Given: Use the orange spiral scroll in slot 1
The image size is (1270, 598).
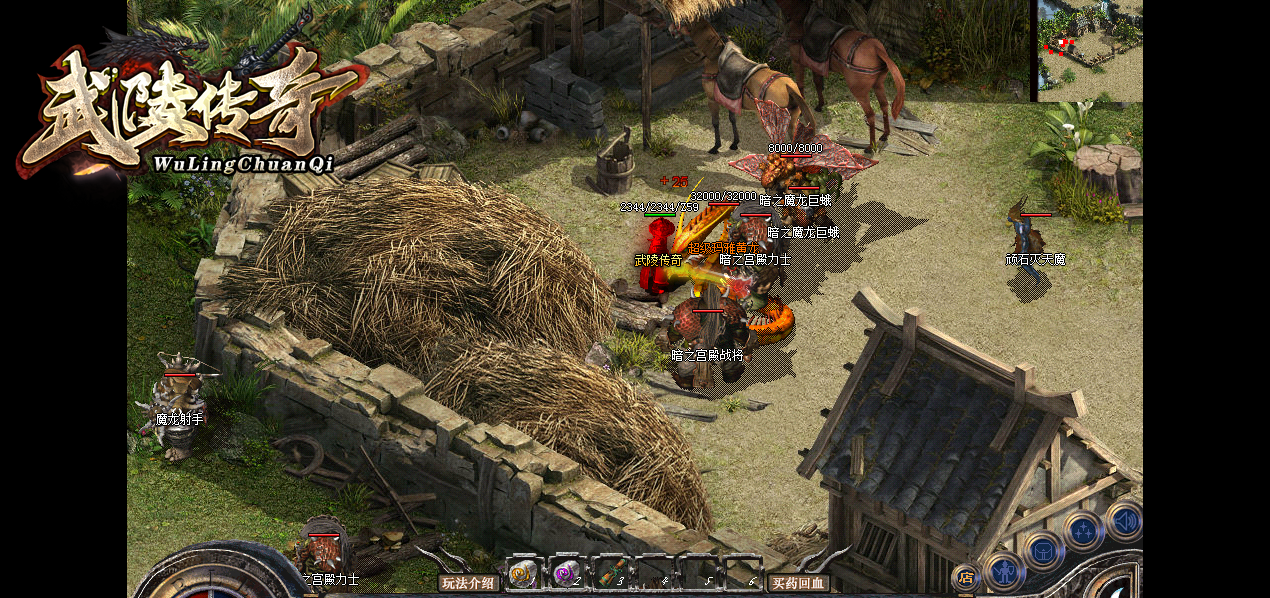Looking at the screenshot, I should pyautogui.click(x=522, y=573).
